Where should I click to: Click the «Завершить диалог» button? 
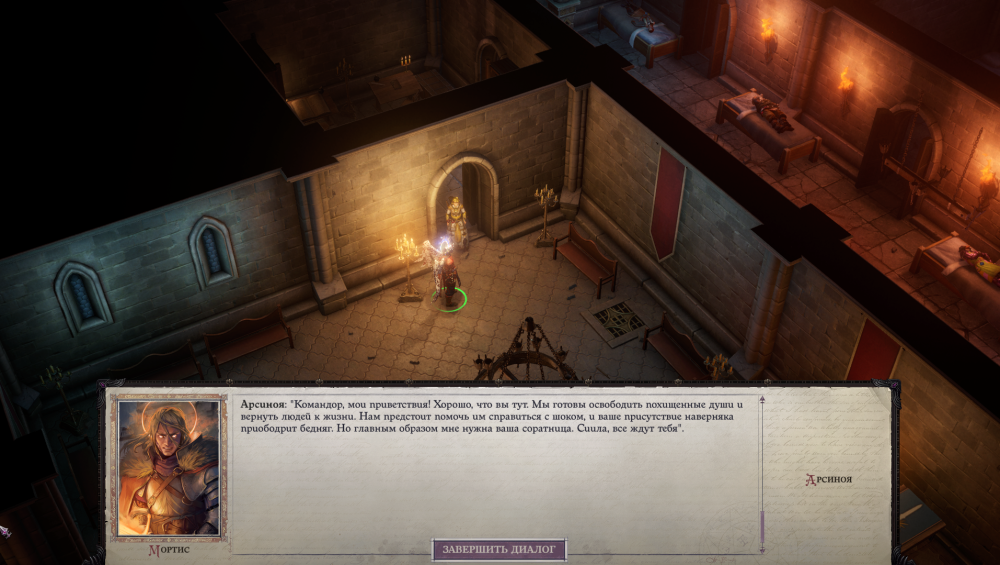499,549
